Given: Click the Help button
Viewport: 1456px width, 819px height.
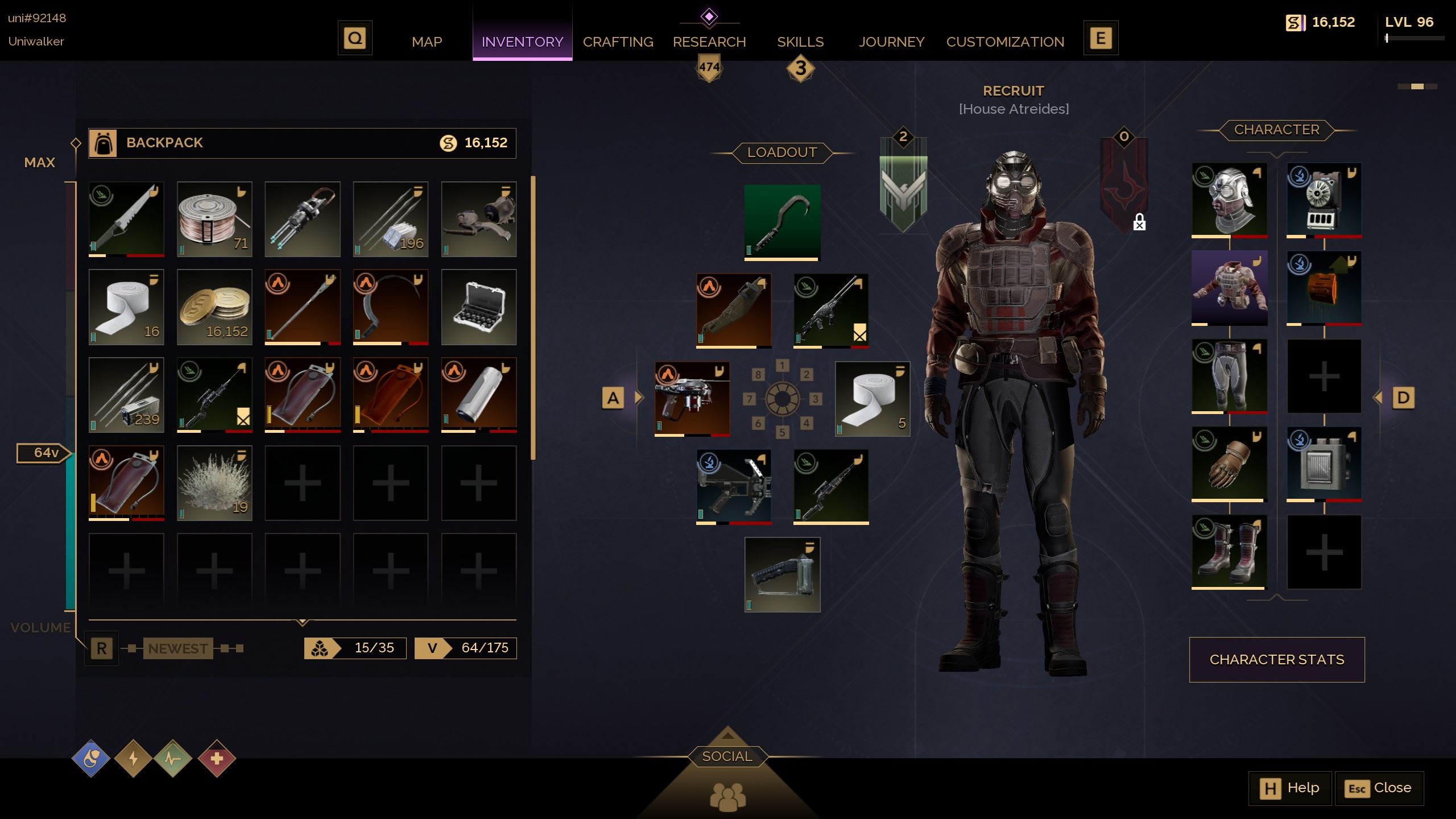Looking at the screenshot, I should pyautogui.click(x=1290, y=788).
